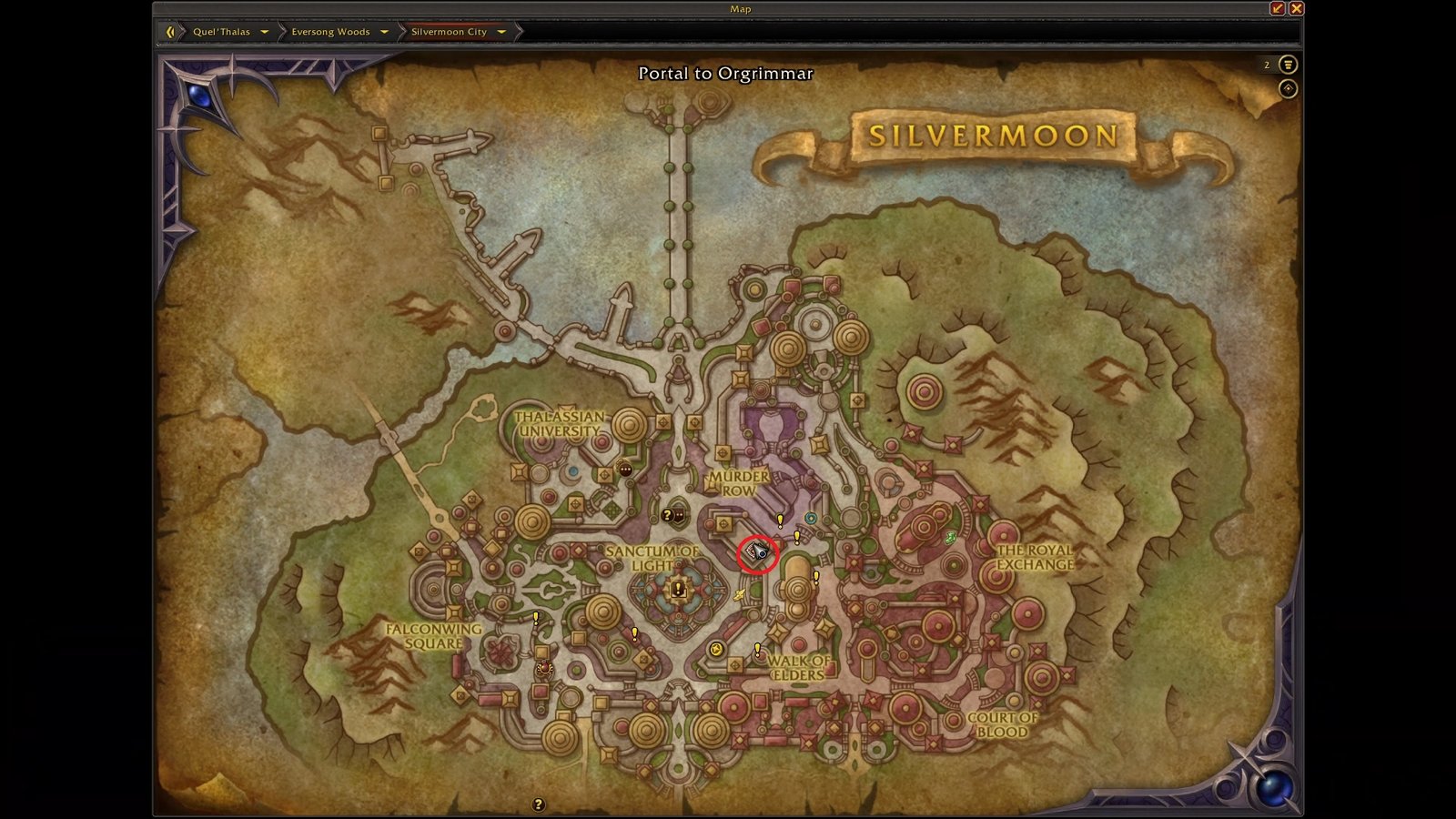Click the dark ellipsis icon beside the question mark
Viewport: 1456px width, 819px height.
click(x=678, y=514)
